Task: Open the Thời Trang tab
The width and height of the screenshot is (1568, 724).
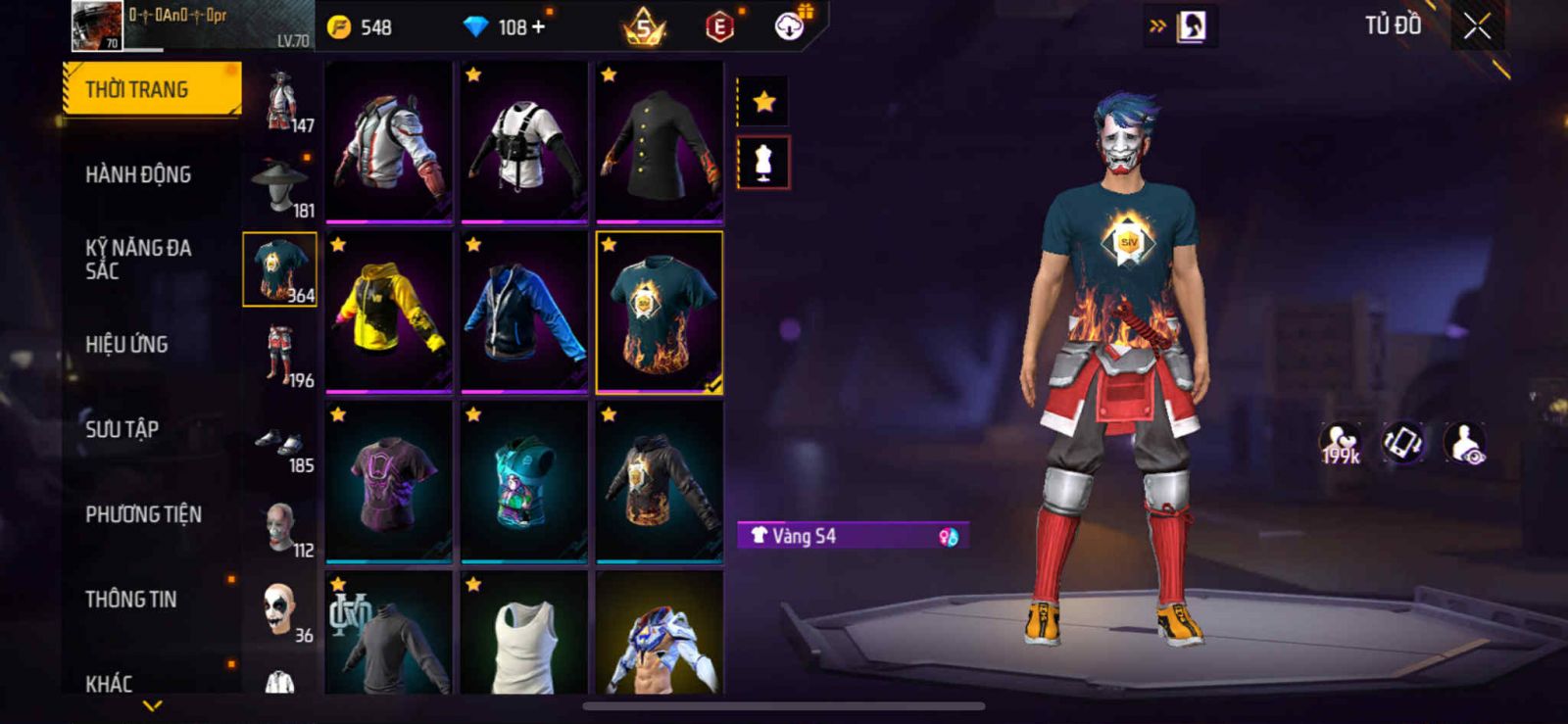Action: point(151,90)
